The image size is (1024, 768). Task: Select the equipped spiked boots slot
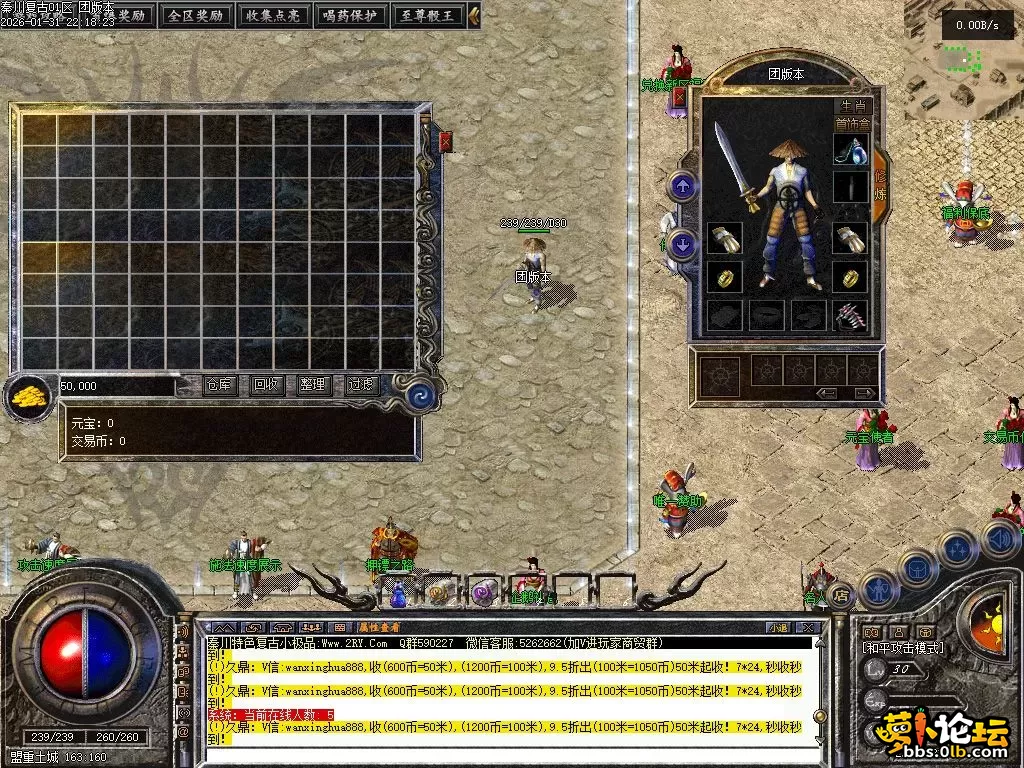click(x=850, y=315)
